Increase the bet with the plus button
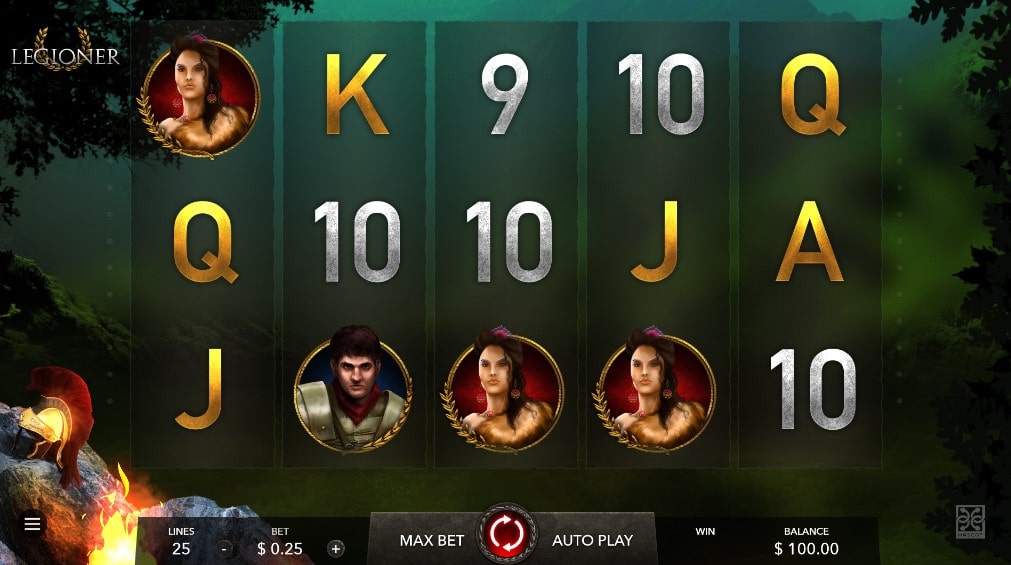This screenshot has width=1011, height=565. click(336, 548)
